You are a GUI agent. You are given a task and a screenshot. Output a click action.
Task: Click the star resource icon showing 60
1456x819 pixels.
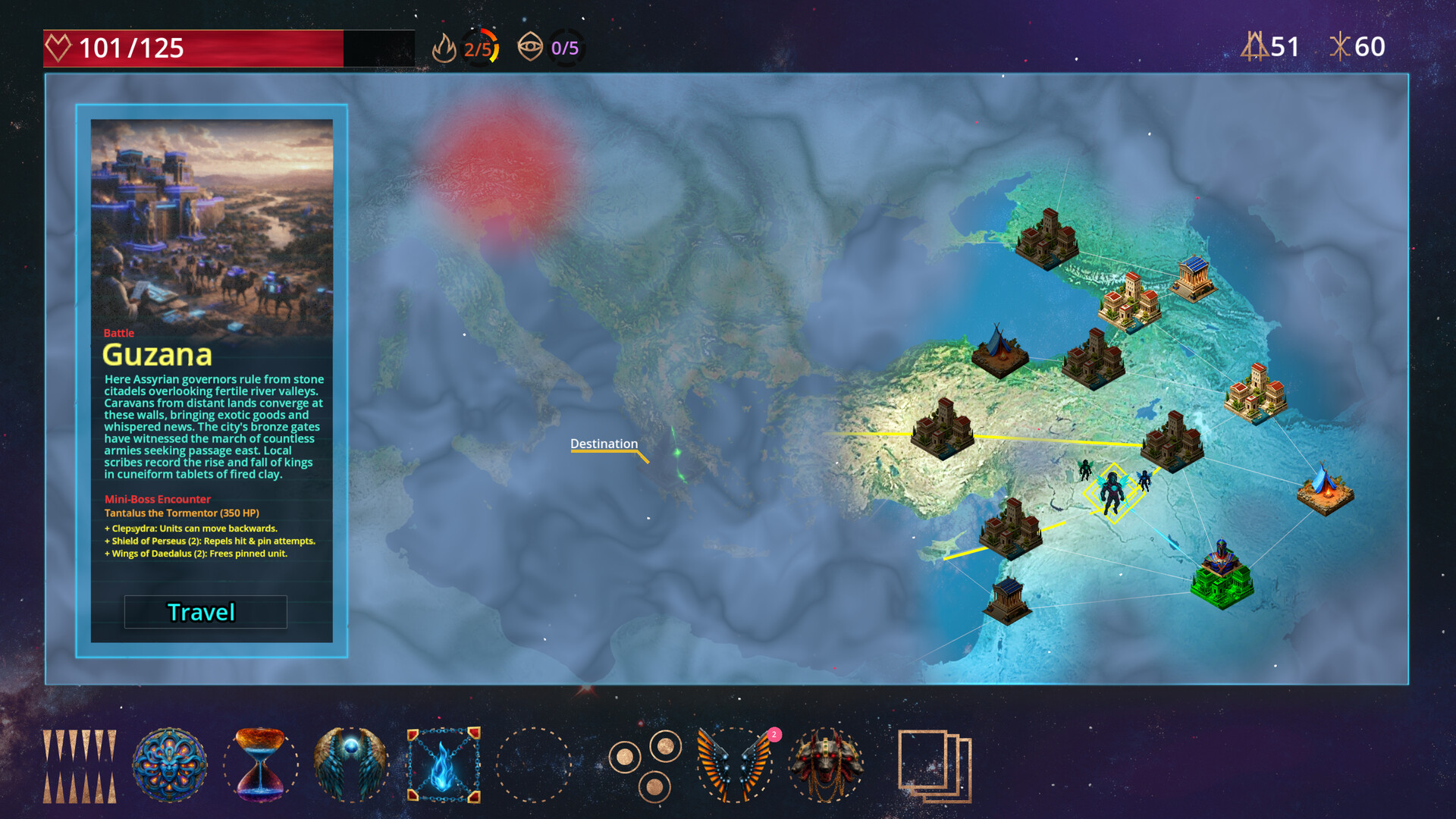tap(1341, 47)
